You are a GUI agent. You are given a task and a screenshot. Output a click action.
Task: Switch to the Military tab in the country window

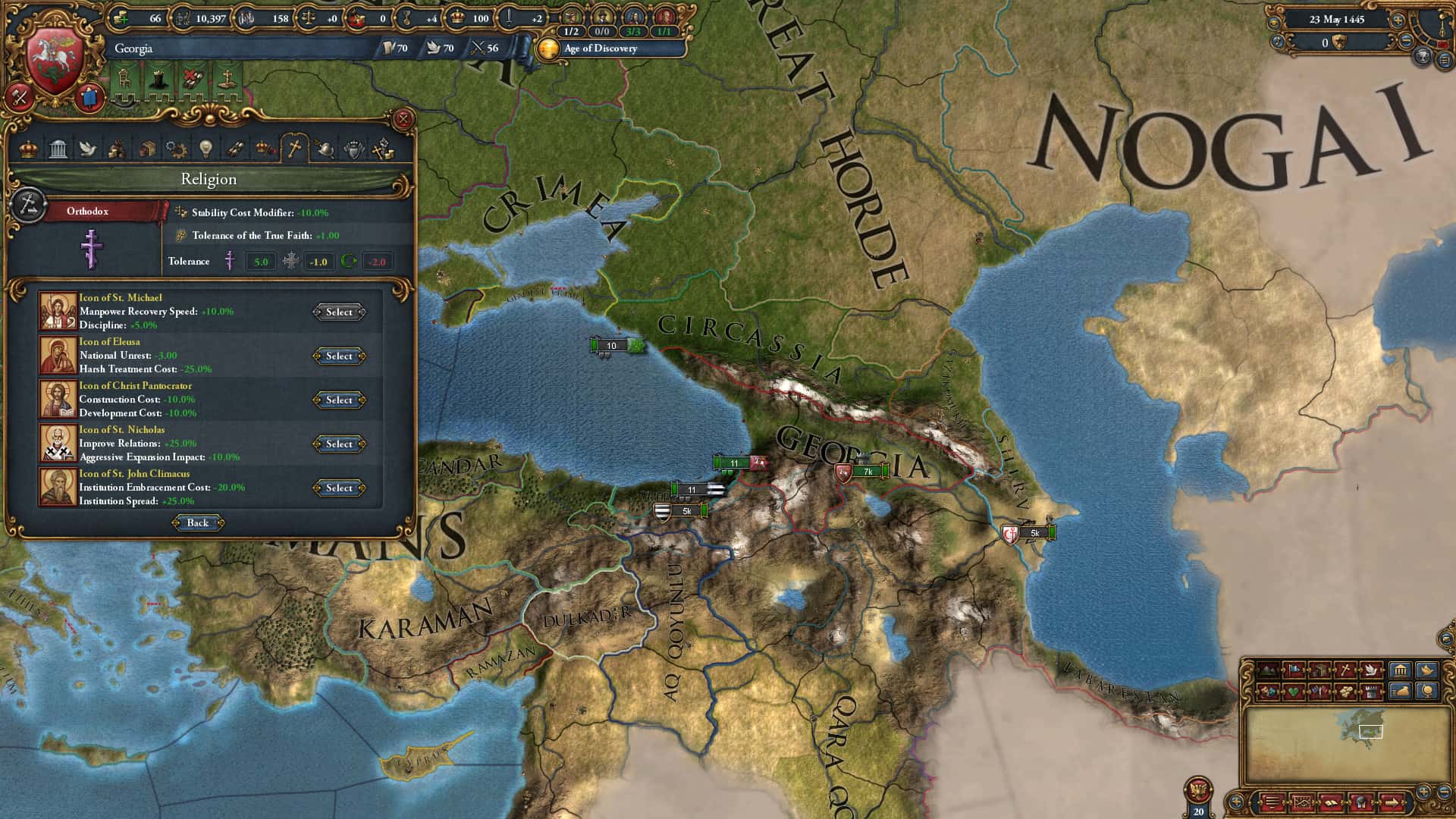pyautogui.click(x=324, y=149)
